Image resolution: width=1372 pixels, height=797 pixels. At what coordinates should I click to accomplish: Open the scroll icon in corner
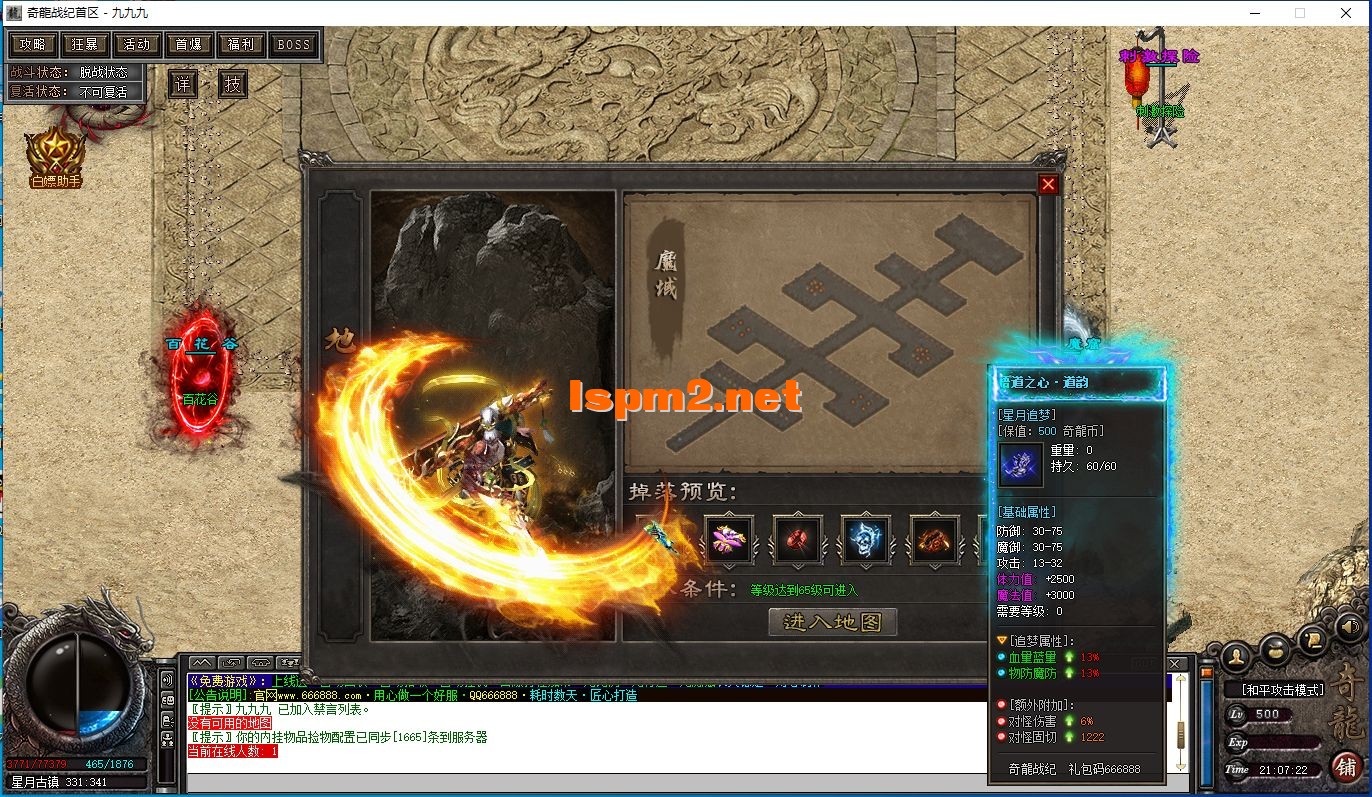coord(1314,640)
